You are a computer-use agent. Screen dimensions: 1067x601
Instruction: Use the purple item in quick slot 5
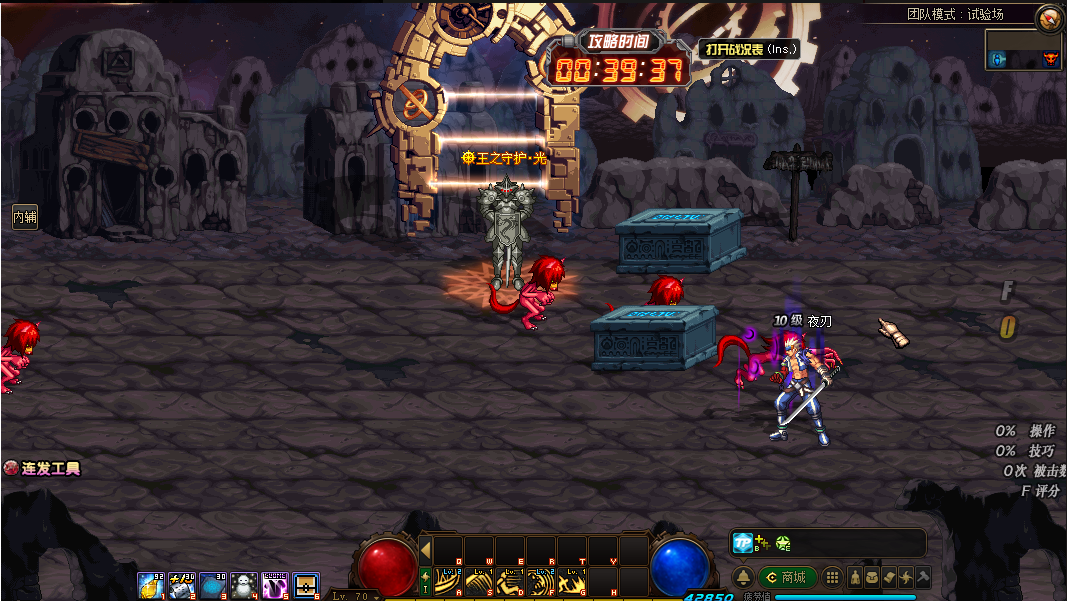click(275, 586)
